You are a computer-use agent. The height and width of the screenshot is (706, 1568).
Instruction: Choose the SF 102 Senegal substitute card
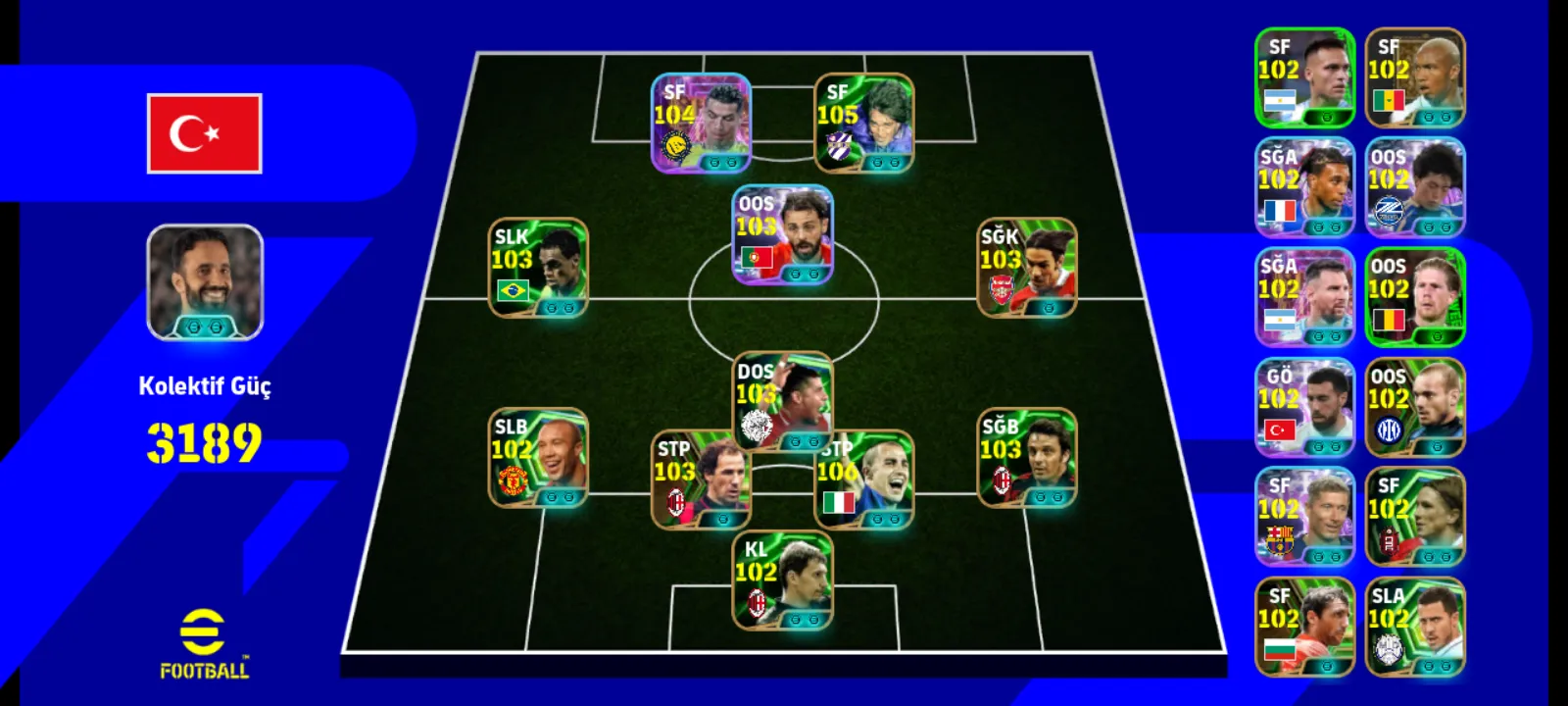tap(1414, 77)
